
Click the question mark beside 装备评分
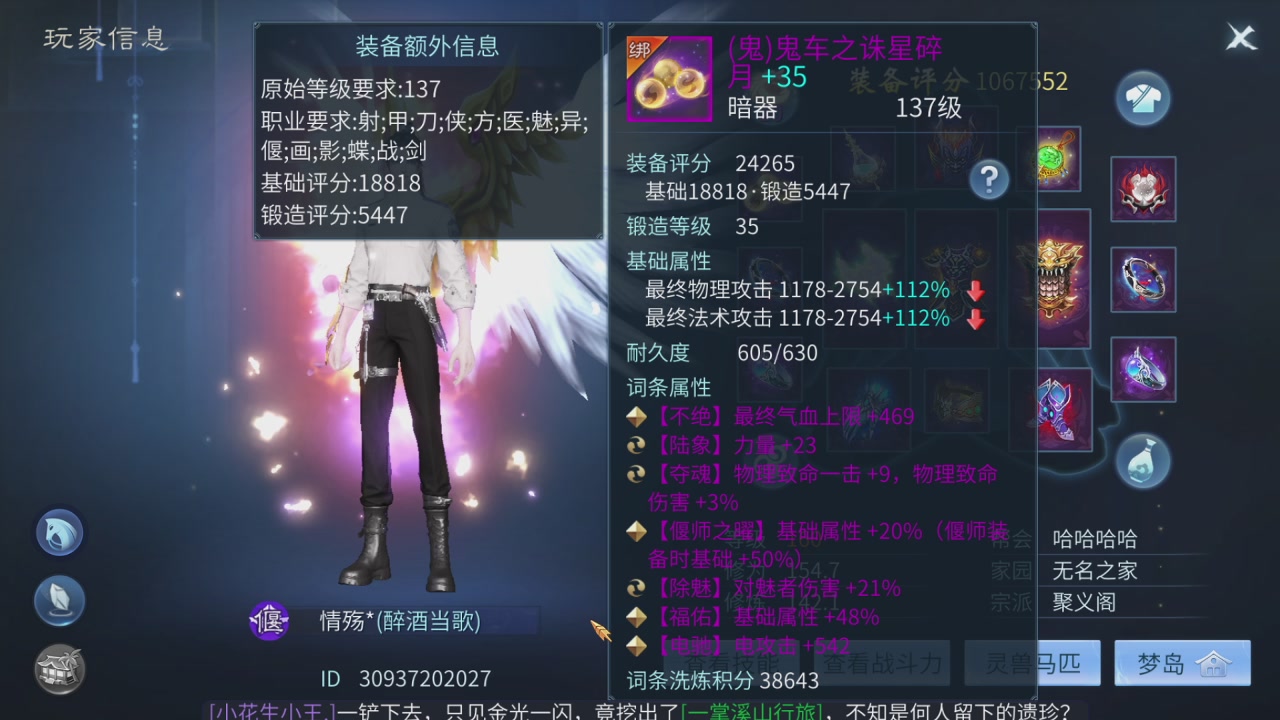[x=990, y=179]
